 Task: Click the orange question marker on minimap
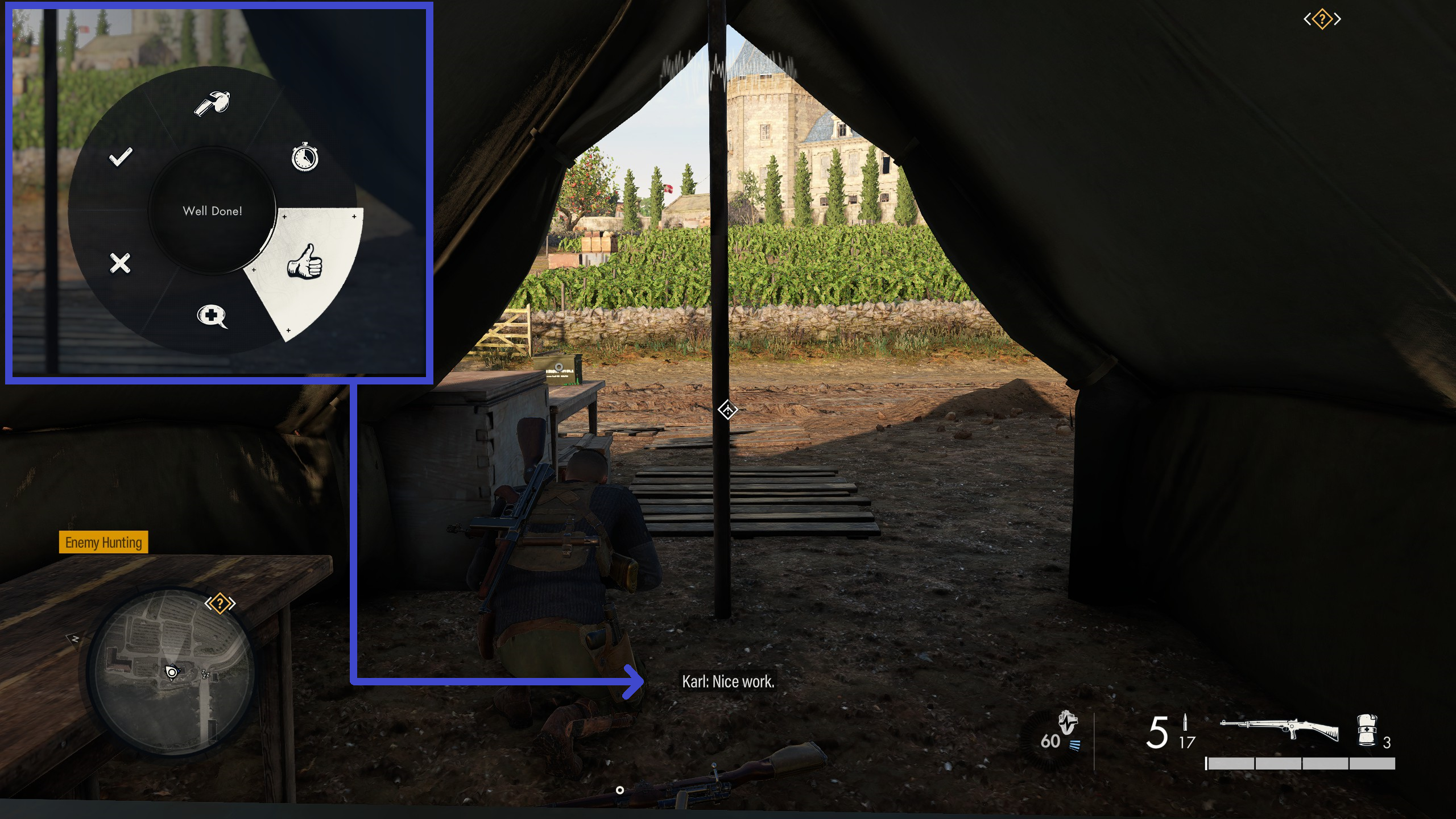pyautogui.click(x=220, y=603)
